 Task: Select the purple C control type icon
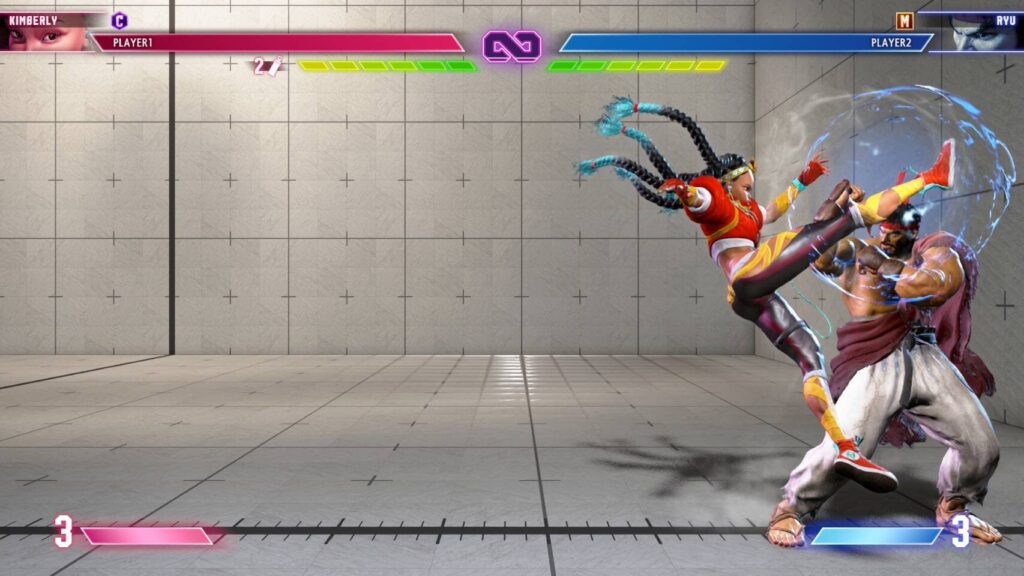(120, 20)
